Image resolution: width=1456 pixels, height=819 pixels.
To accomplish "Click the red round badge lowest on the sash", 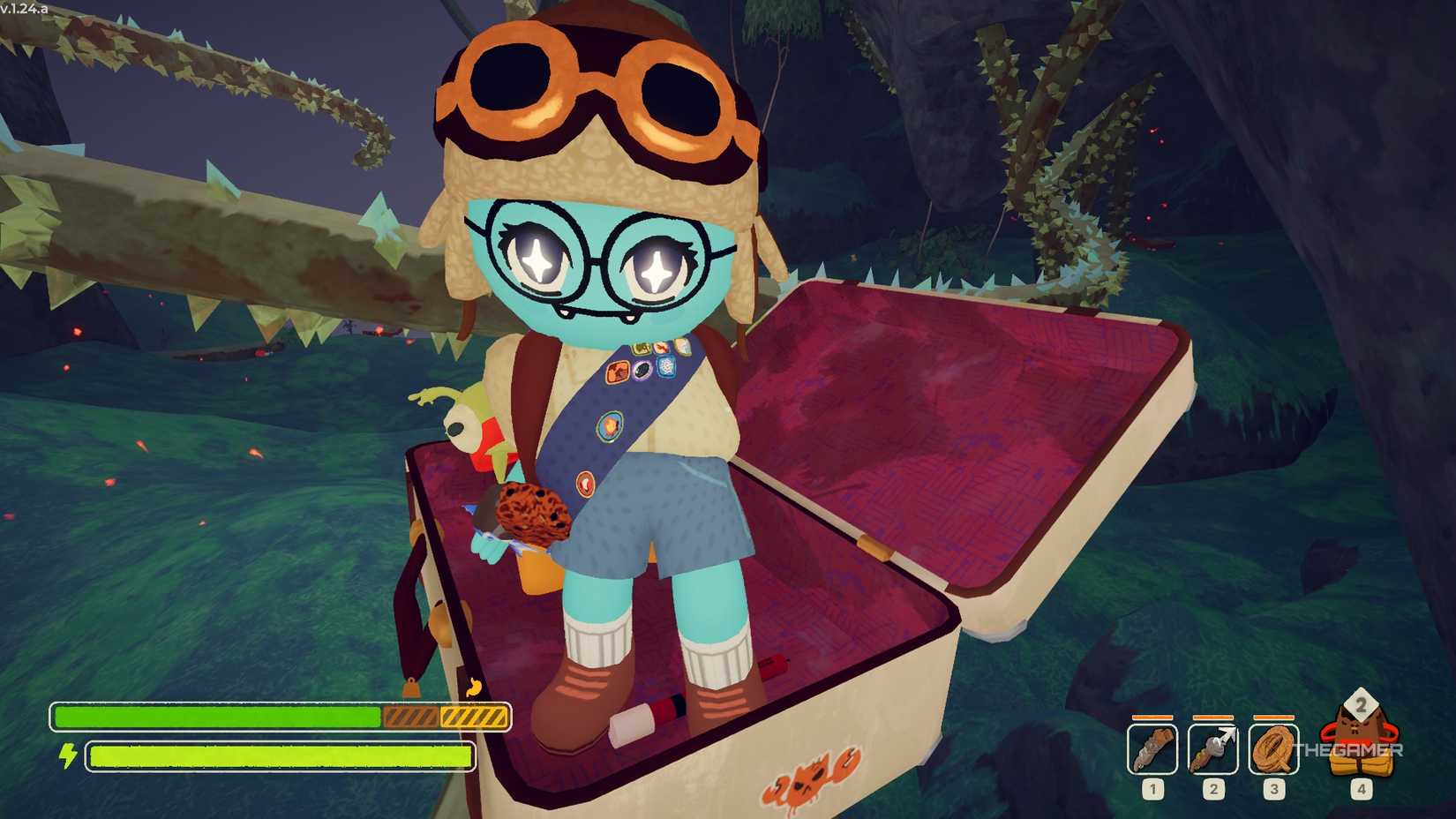I will [x=586, y=485].
